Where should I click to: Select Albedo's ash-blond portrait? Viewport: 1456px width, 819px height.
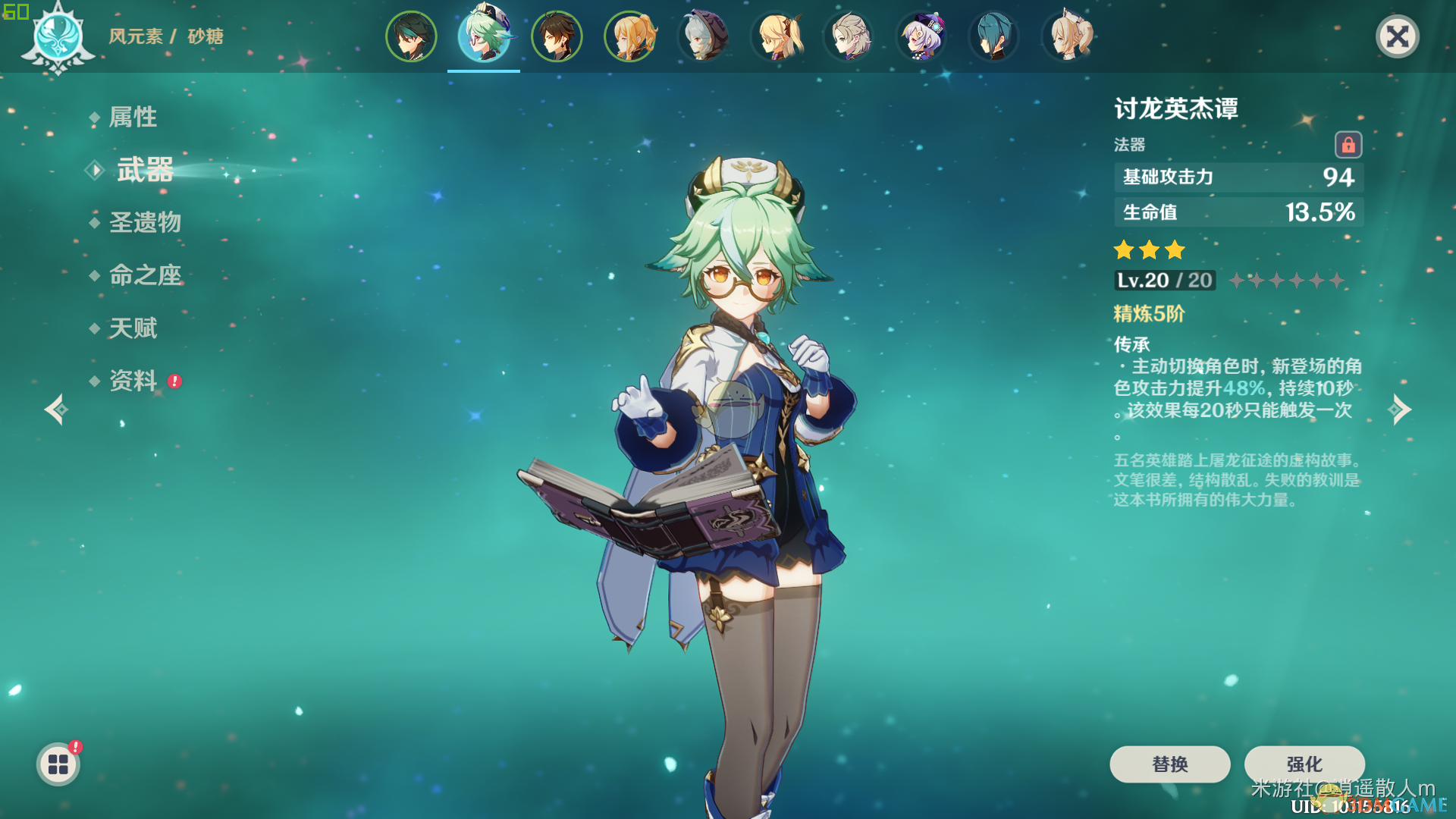[x=849, y=36]
